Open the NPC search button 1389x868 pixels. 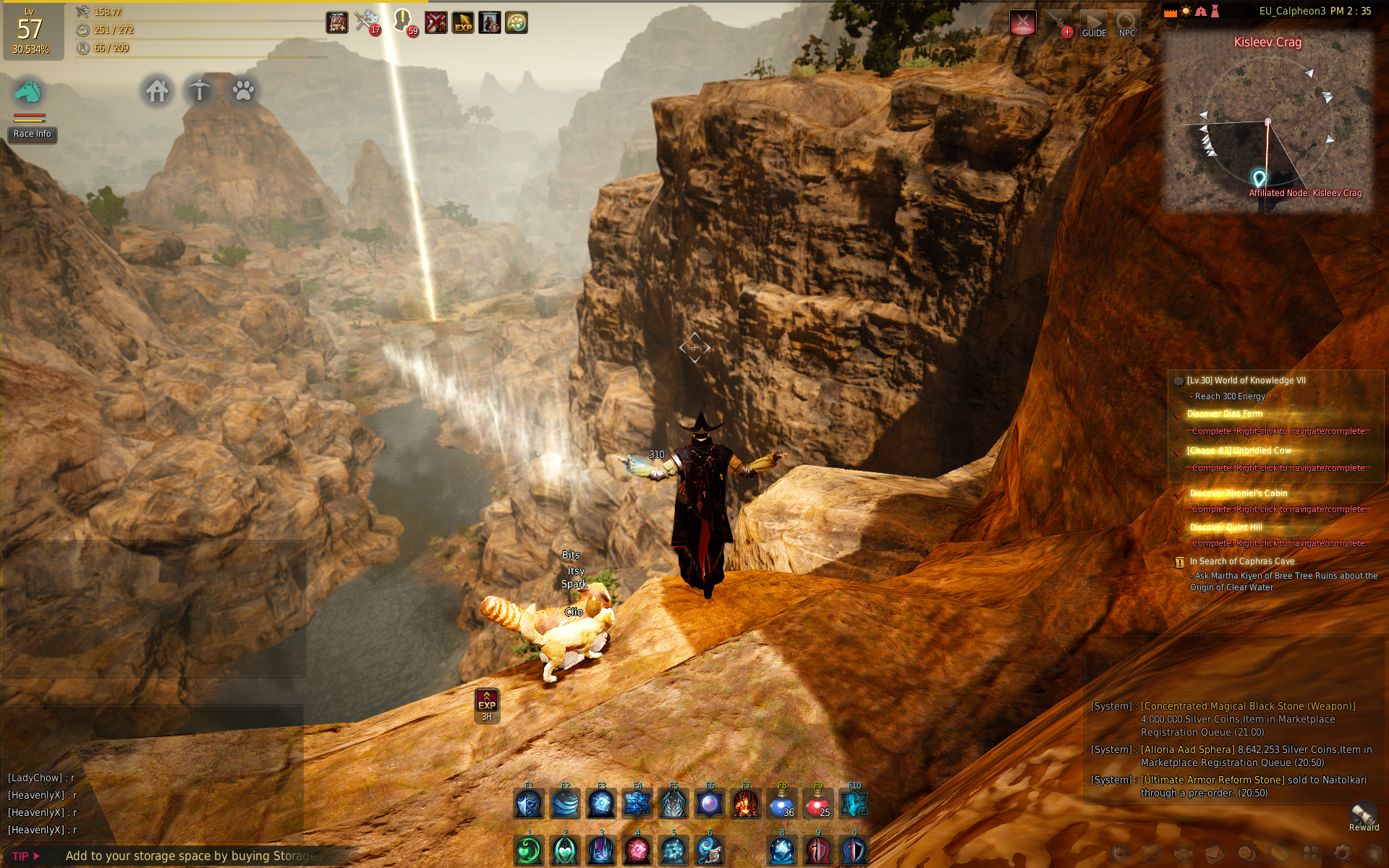(1126, 24)
